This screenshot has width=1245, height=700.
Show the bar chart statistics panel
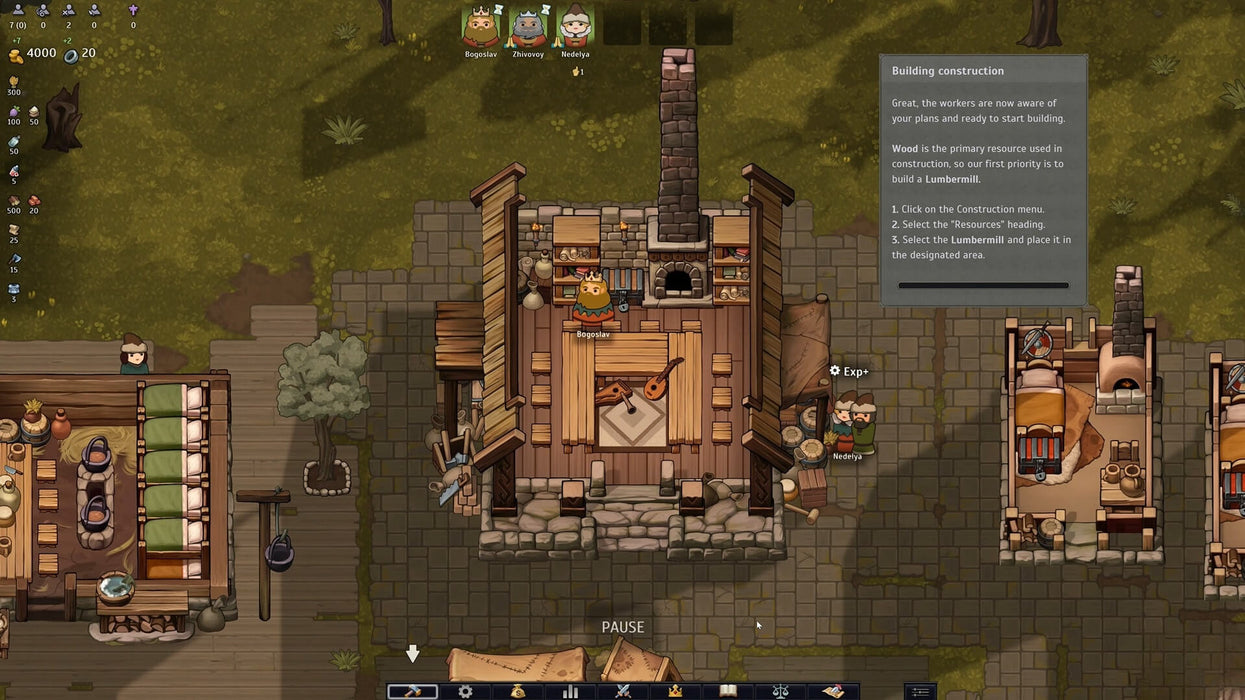571,691
